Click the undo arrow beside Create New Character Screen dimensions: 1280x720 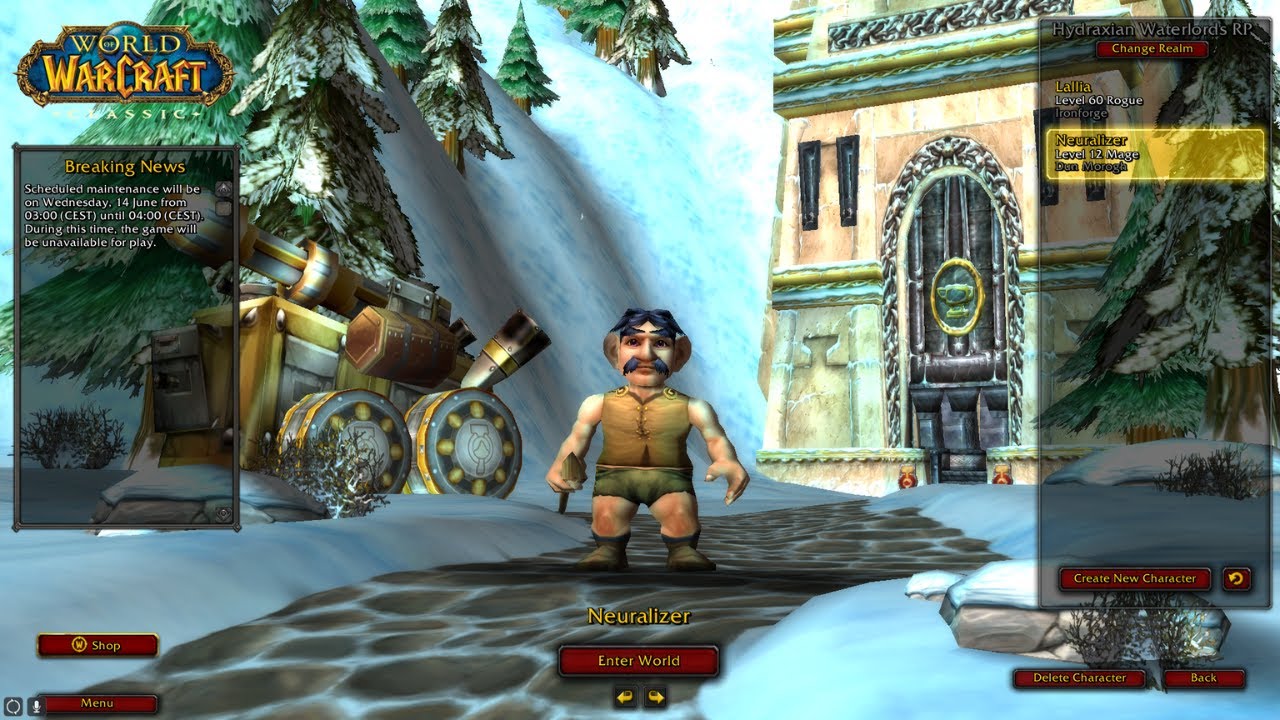click(x=1237, y=578)
